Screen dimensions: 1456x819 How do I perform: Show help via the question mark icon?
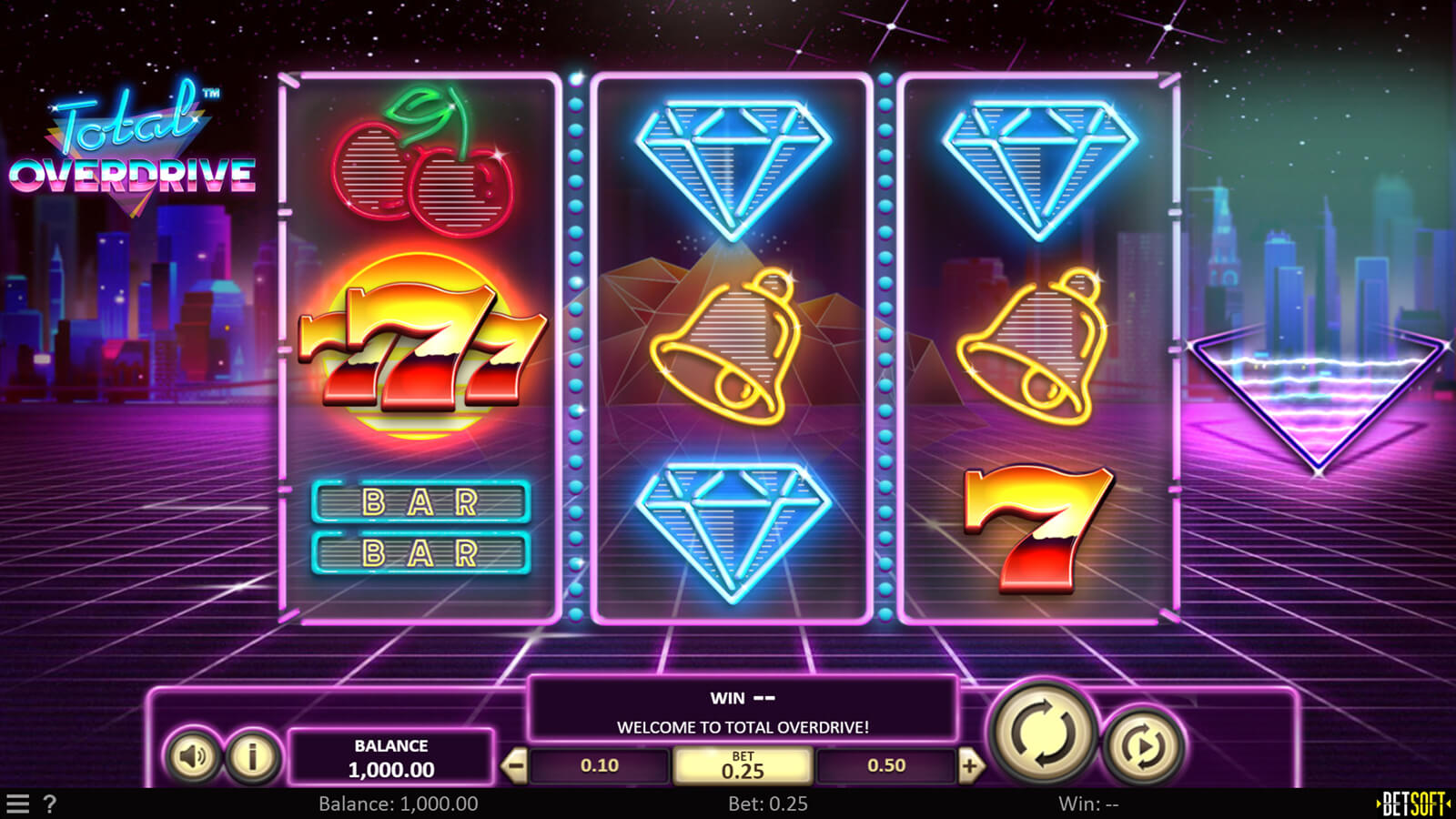click(50, 804)
